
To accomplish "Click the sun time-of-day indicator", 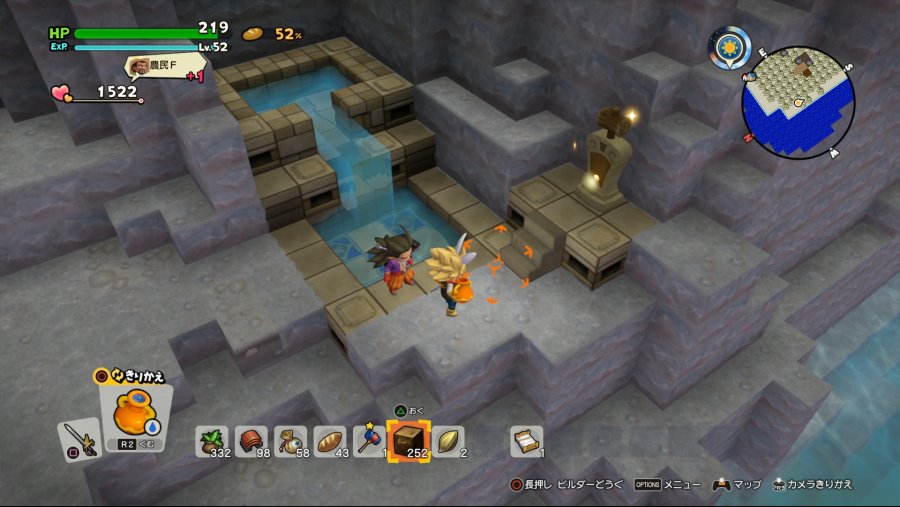I will pyautogui.click(x=730, y=47).
